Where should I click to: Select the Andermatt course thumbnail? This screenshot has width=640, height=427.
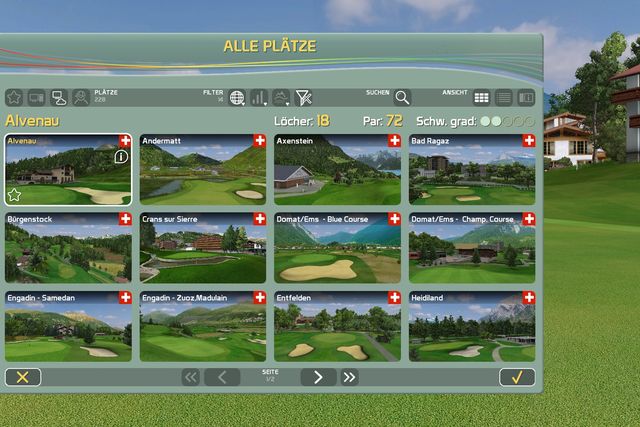[x=203, y=172]
